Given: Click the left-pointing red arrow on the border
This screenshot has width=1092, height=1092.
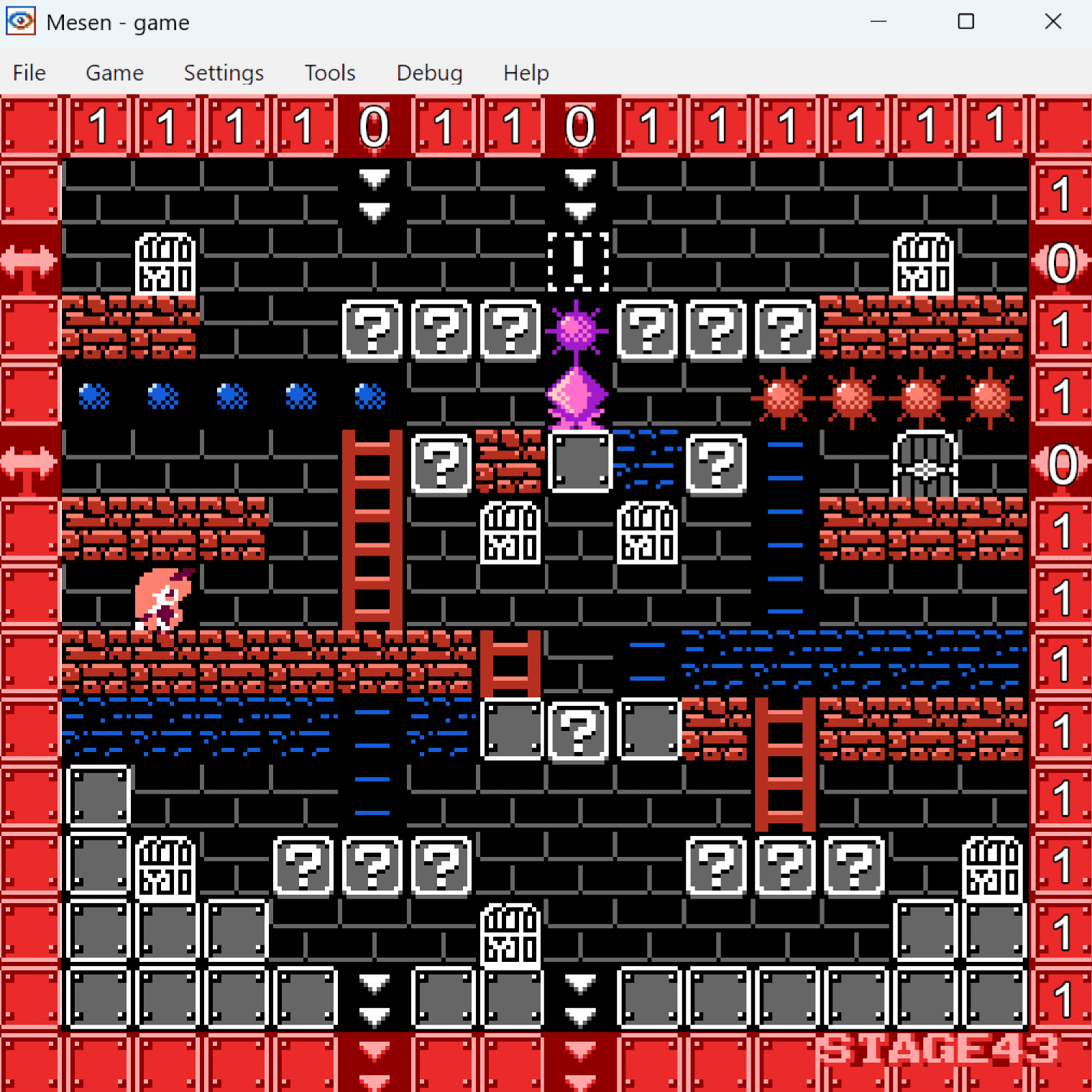Looking at the screenshot, I should 29,261.
